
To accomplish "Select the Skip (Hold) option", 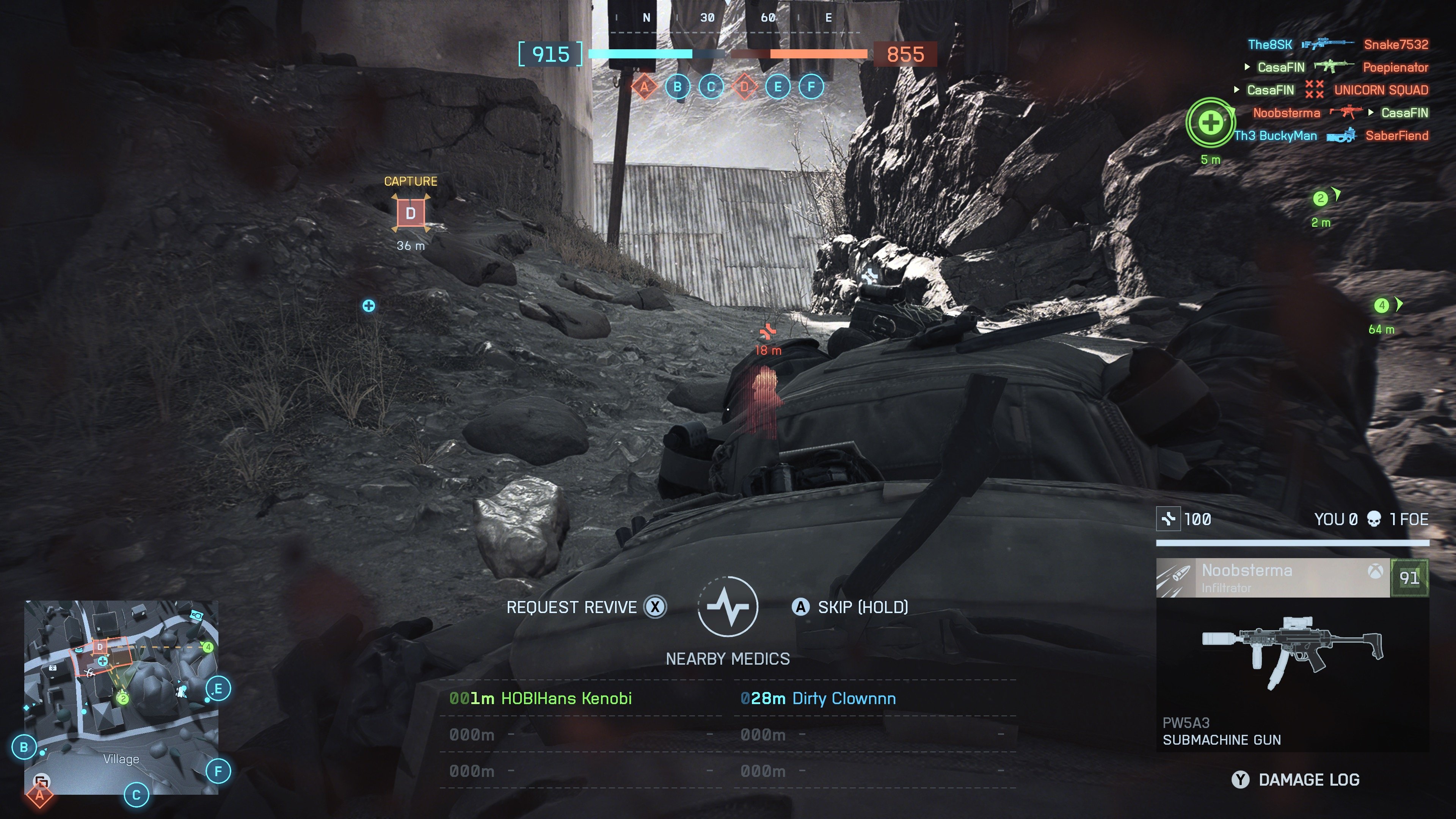I will [850, 607].
